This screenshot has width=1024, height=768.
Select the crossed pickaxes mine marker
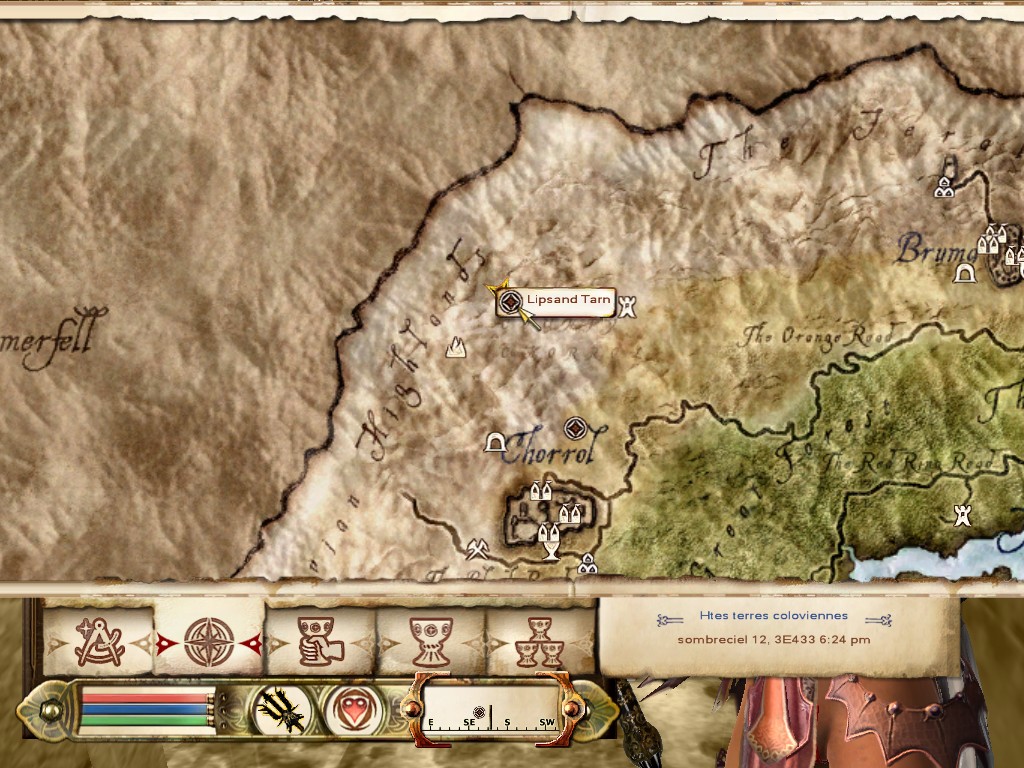pyautogui.click(x=477, y=549)
